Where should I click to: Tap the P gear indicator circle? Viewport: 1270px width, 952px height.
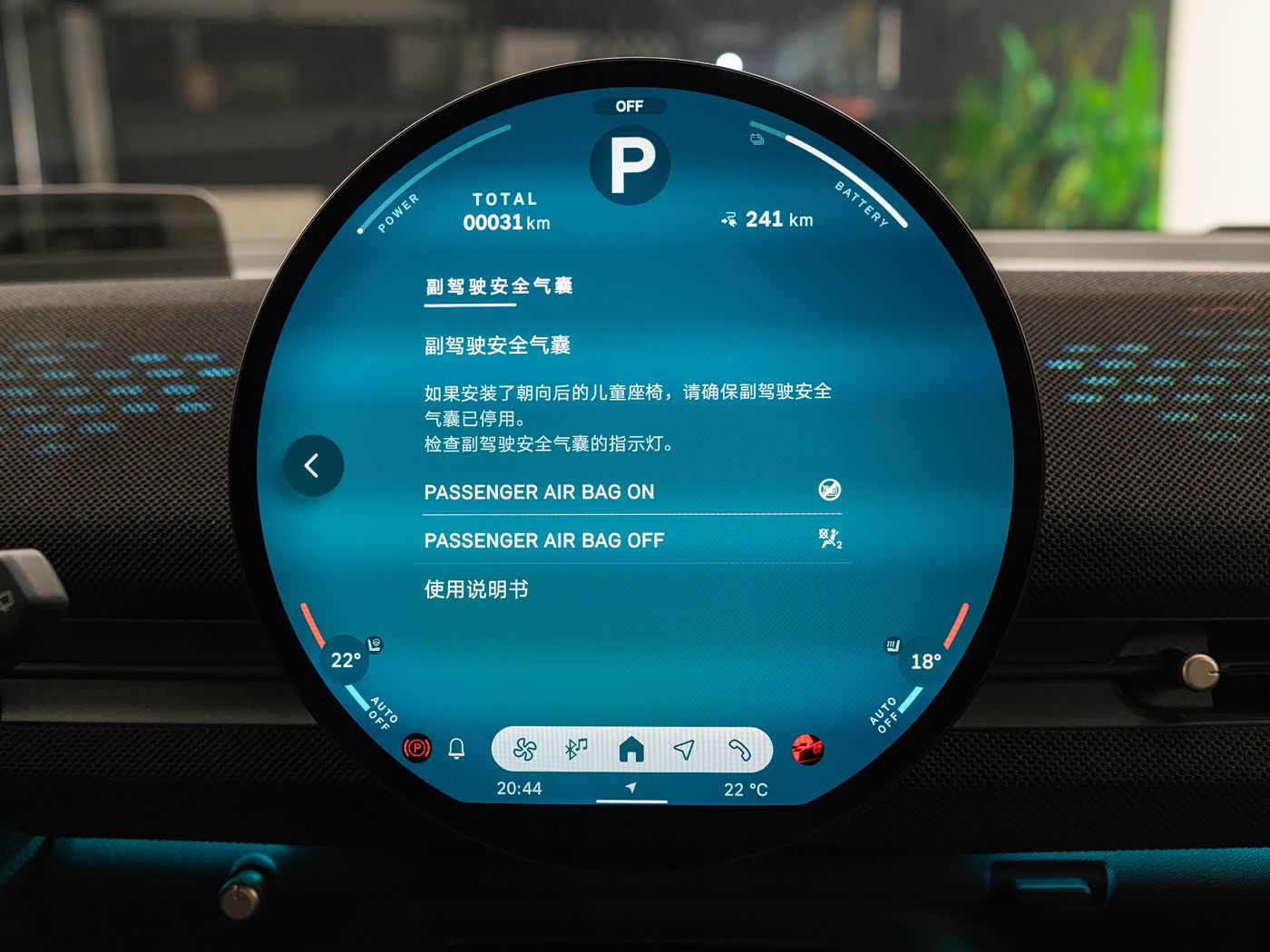(630, 166)
